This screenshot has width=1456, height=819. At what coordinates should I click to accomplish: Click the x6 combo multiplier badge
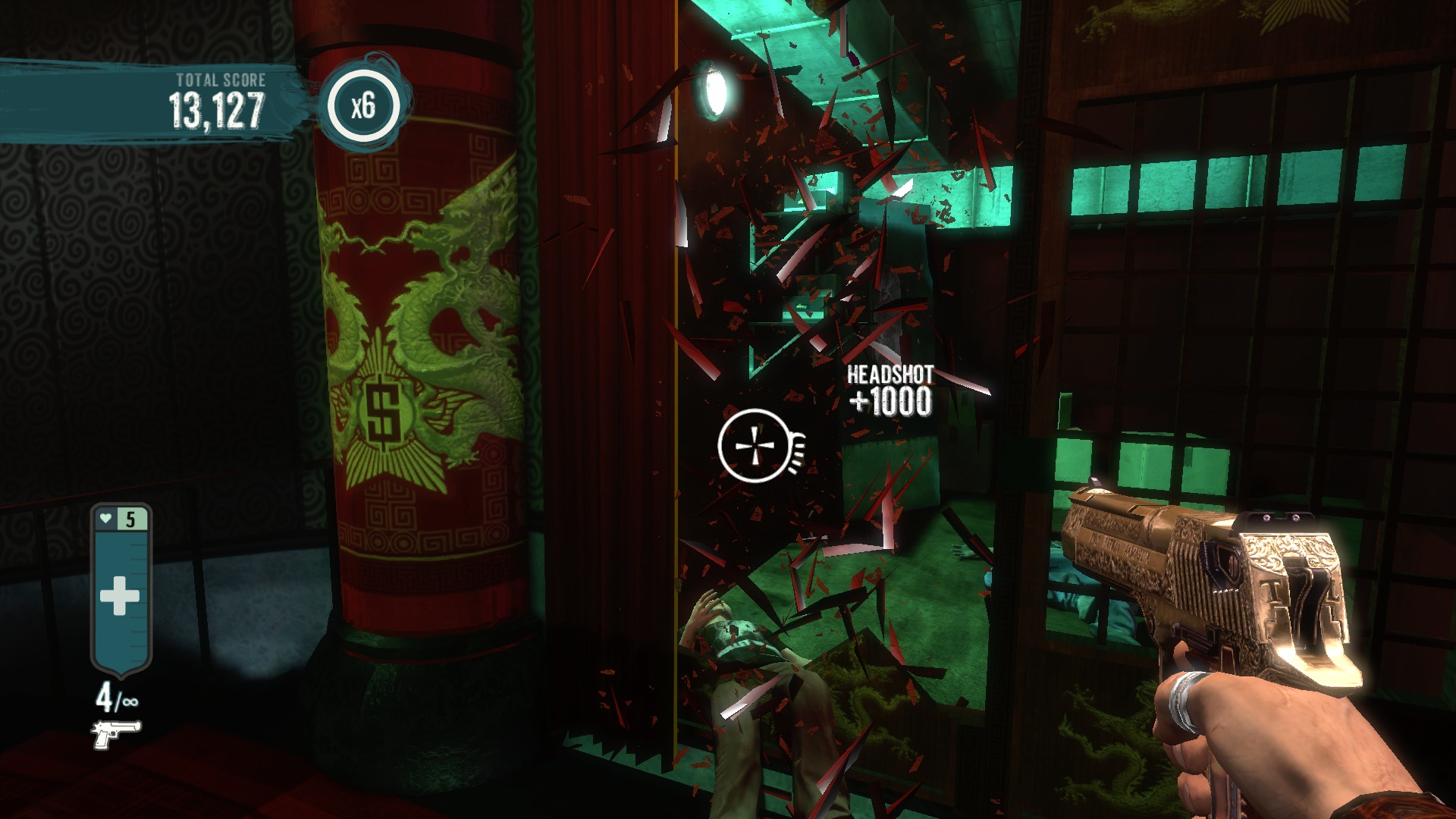click(x=363, y=105)
